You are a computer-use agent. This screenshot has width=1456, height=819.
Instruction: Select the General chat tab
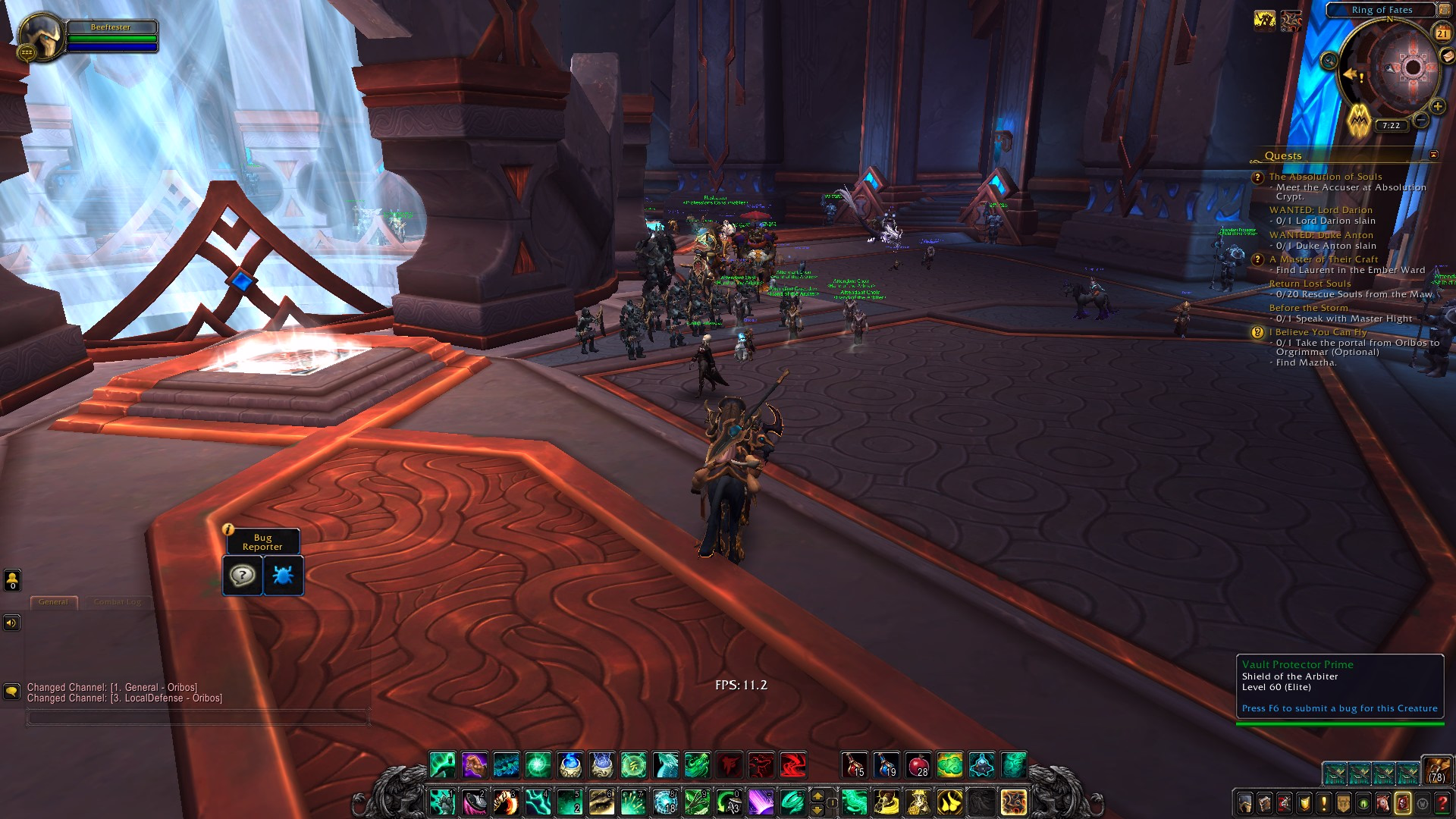click(x=53, y=602)
